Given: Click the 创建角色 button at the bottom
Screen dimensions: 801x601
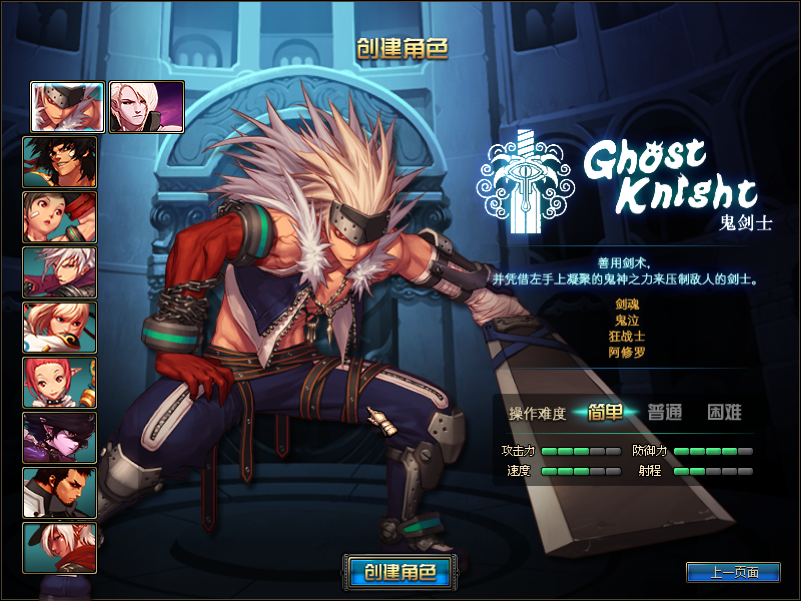Looking at the screenshot, I should pyautogui.click(x=399, y=572).
